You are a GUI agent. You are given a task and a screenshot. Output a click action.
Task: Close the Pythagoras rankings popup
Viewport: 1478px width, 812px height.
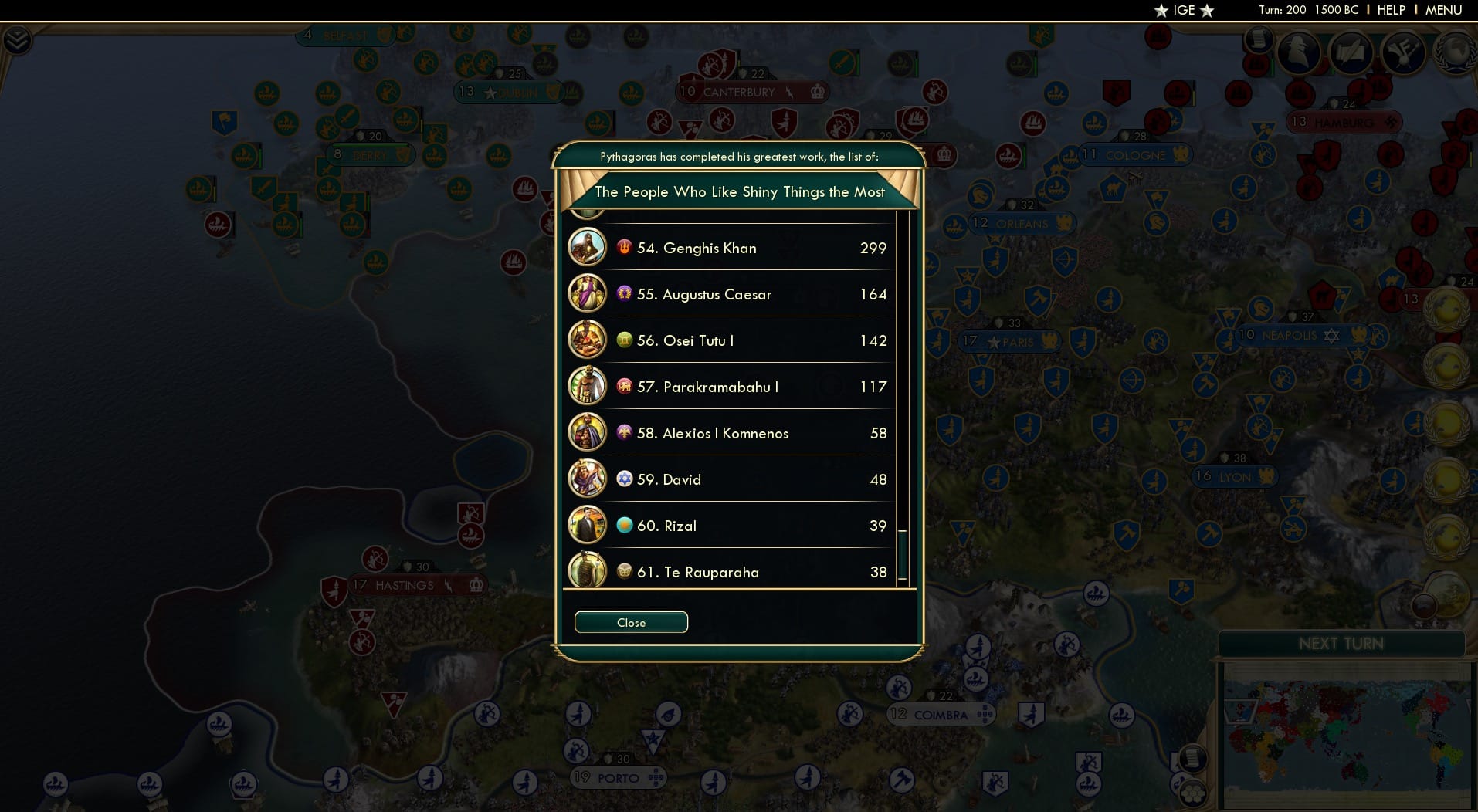coord(631,622)
